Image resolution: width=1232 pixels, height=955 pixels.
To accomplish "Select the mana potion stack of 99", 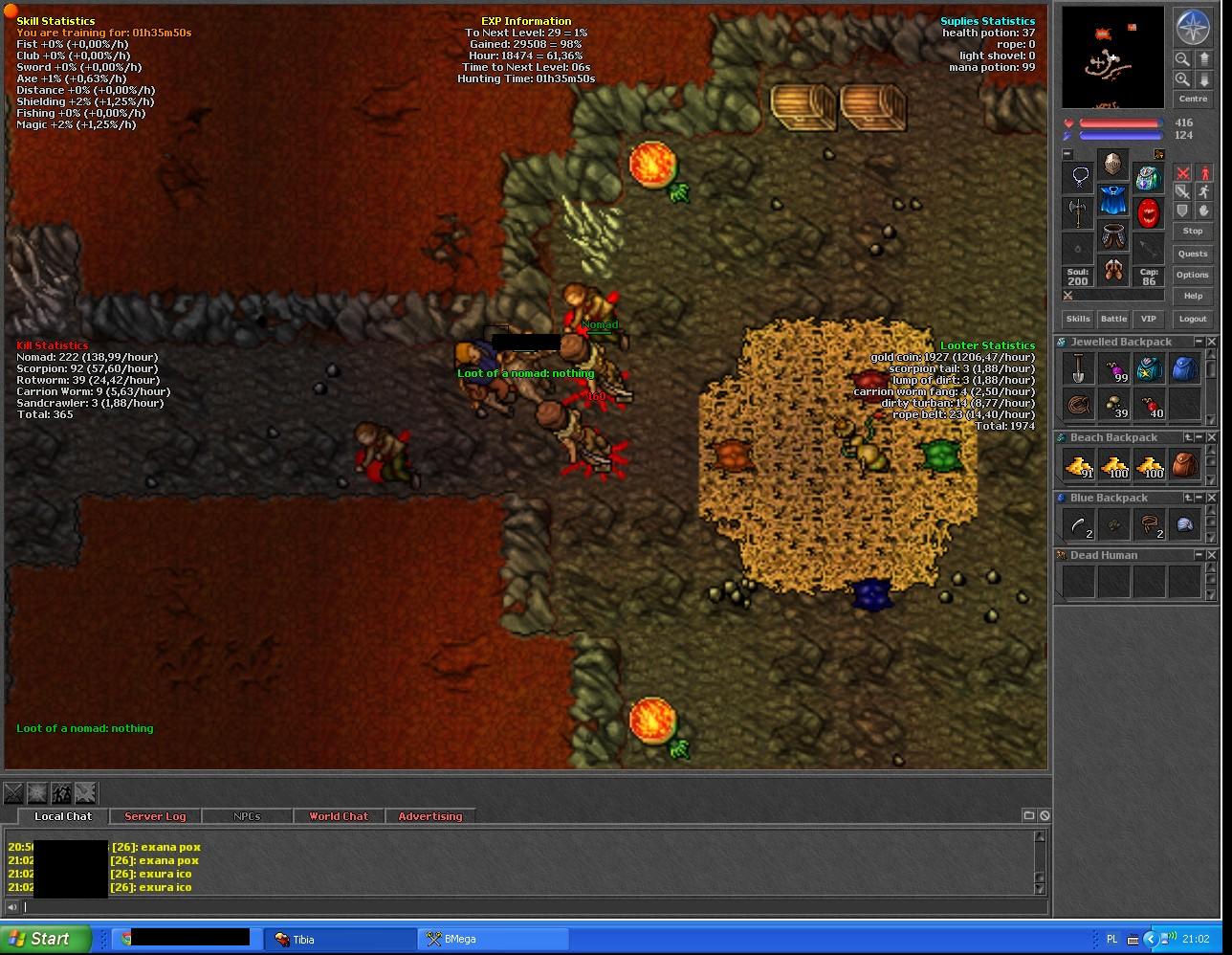I will [1113, 368].
